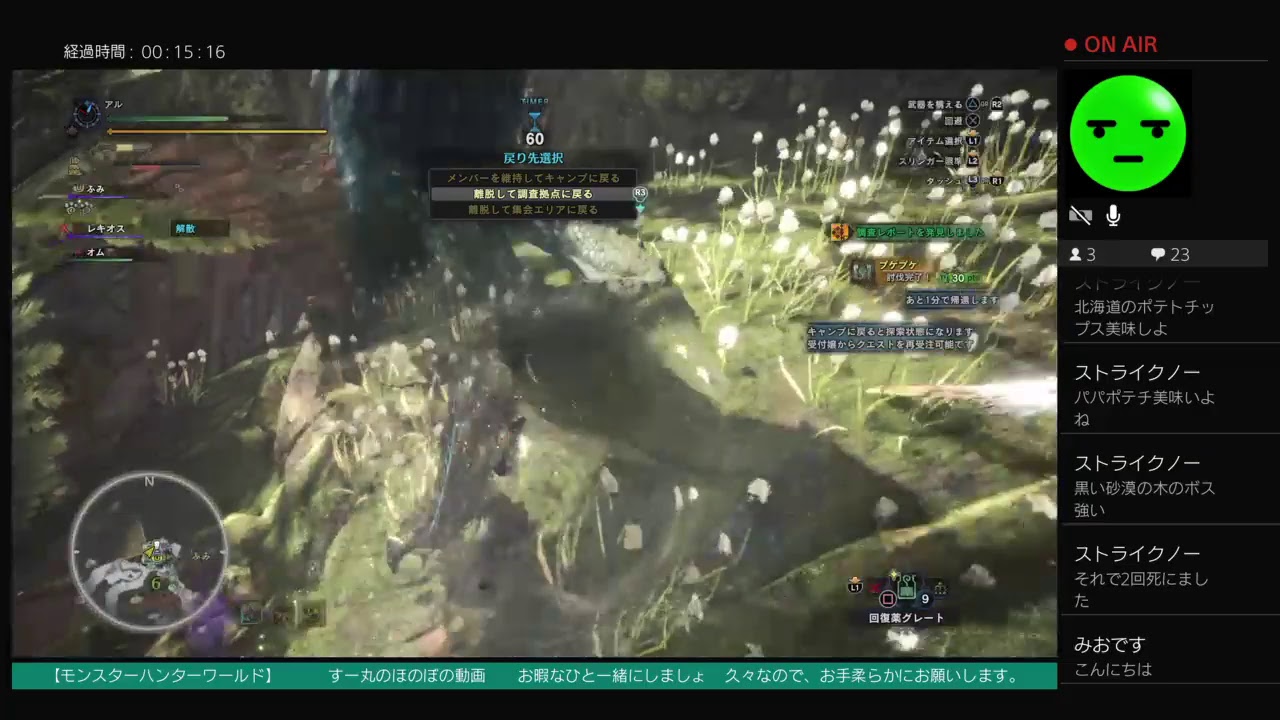Toggle the microphone icon
This screenshot has width=1280, height=720.
coord(1113,214)
